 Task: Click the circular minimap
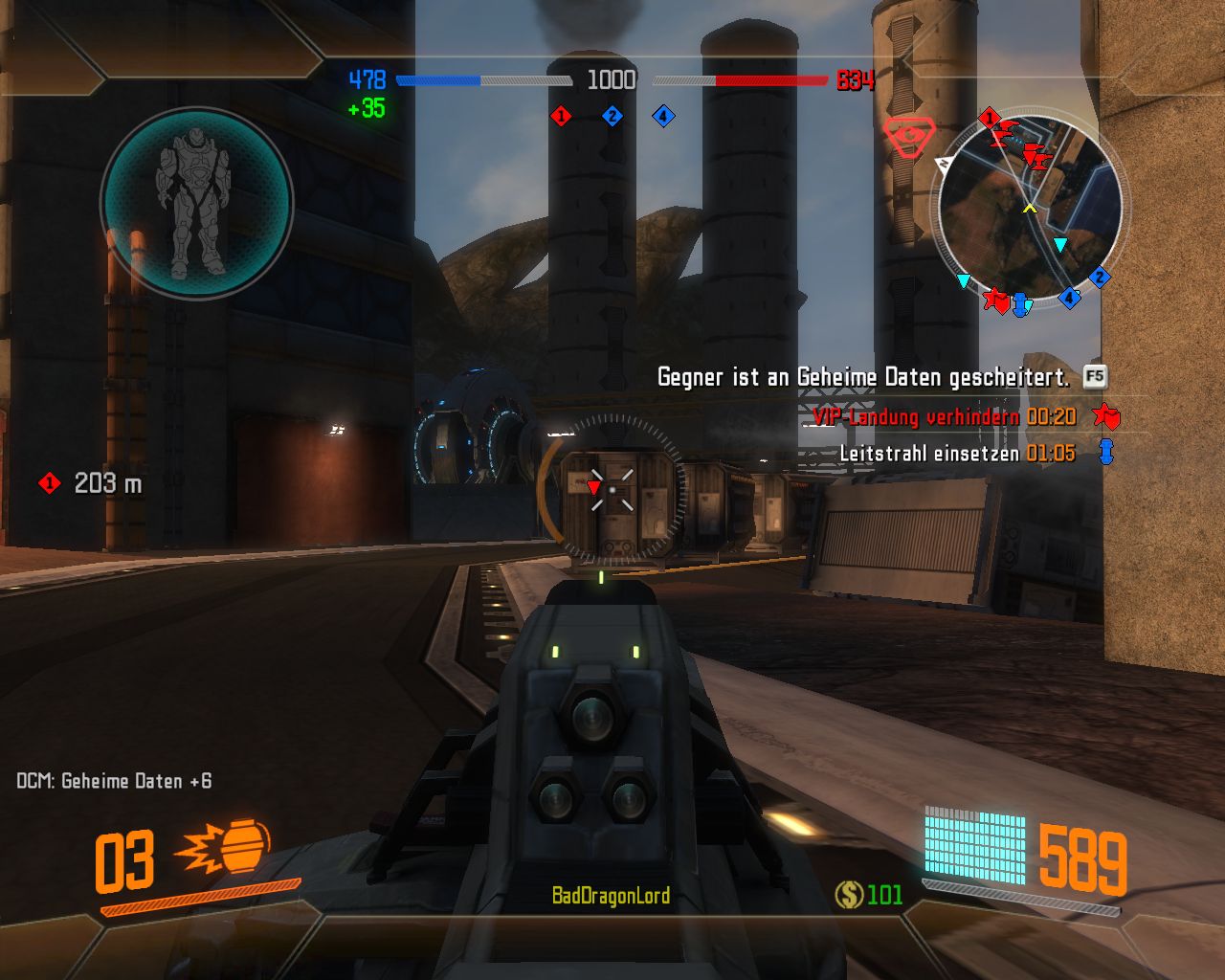click(x=1029, y=207)
